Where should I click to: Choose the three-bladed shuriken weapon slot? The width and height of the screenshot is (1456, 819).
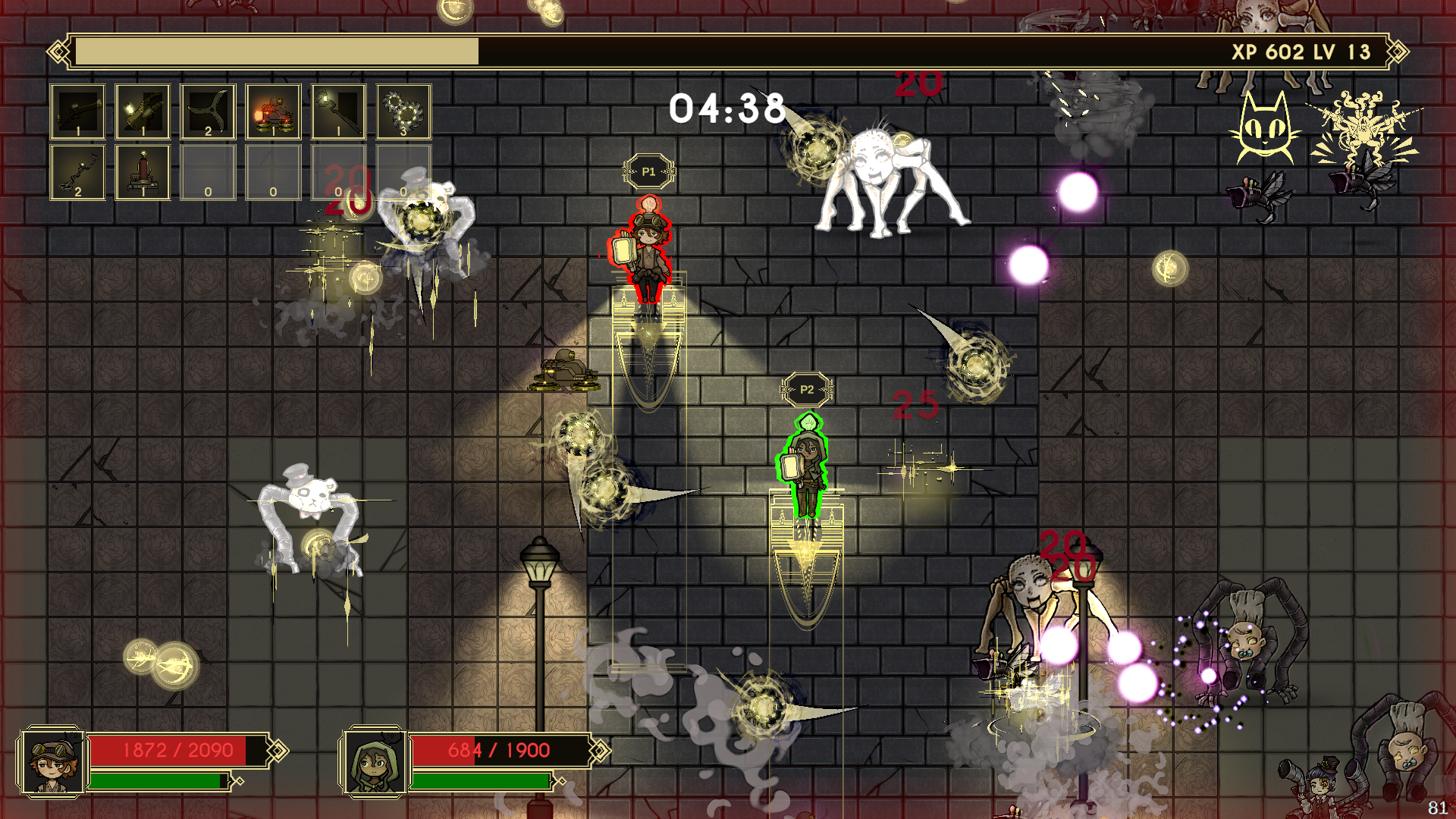point(208,111)
